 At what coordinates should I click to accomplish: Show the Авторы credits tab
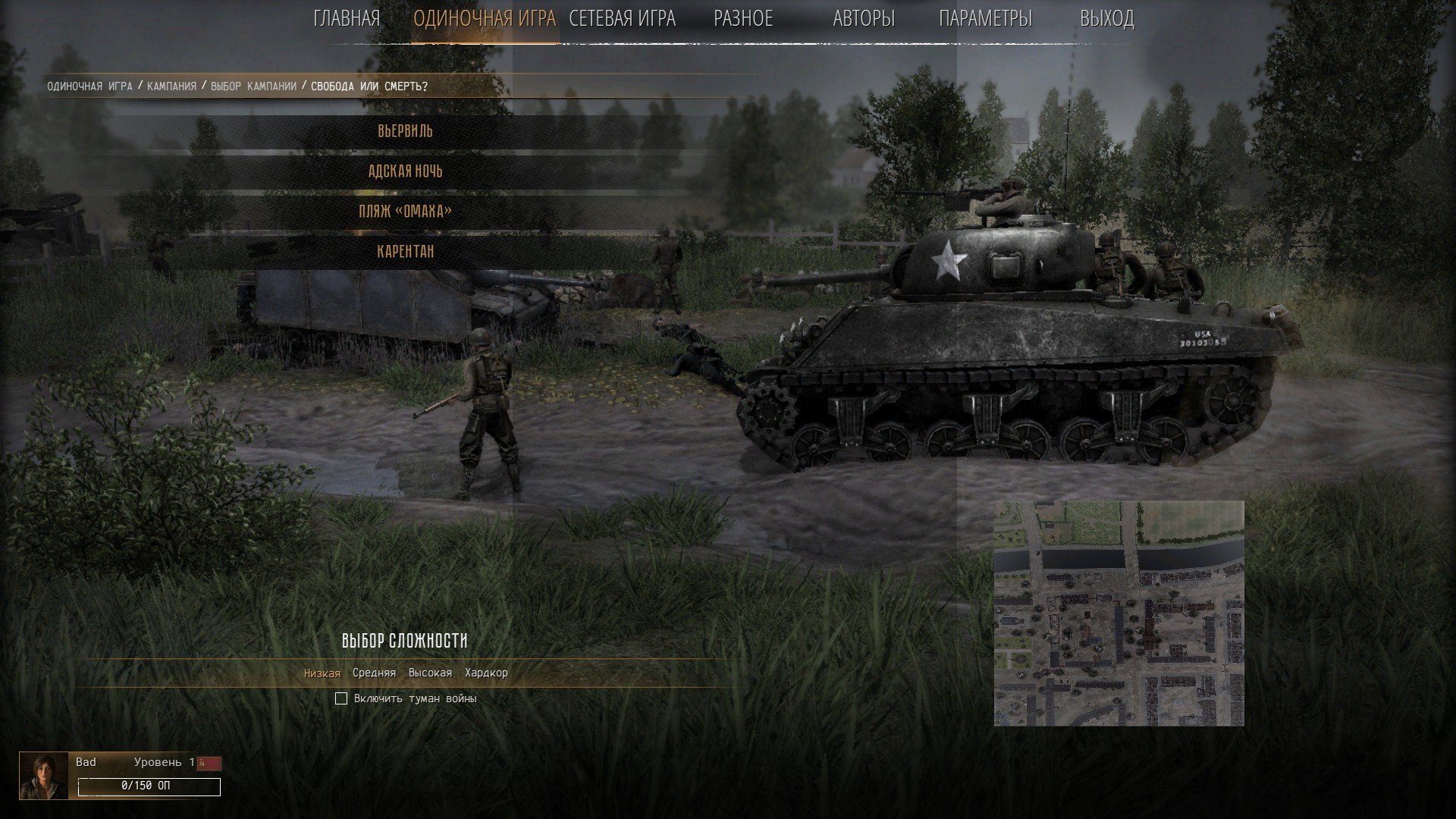pos(864,19)
